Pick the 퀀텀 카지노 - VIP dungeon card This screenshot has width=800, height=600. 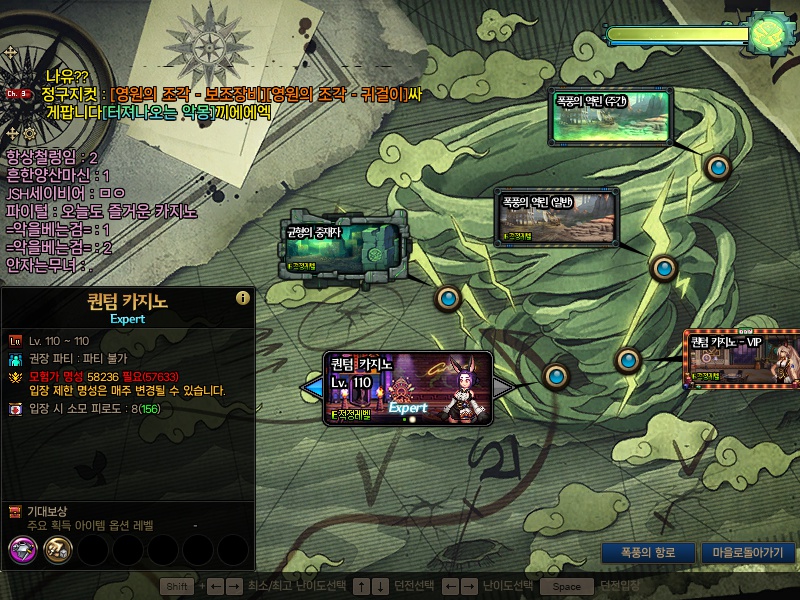pyautogui.click(x=741, y=360)
